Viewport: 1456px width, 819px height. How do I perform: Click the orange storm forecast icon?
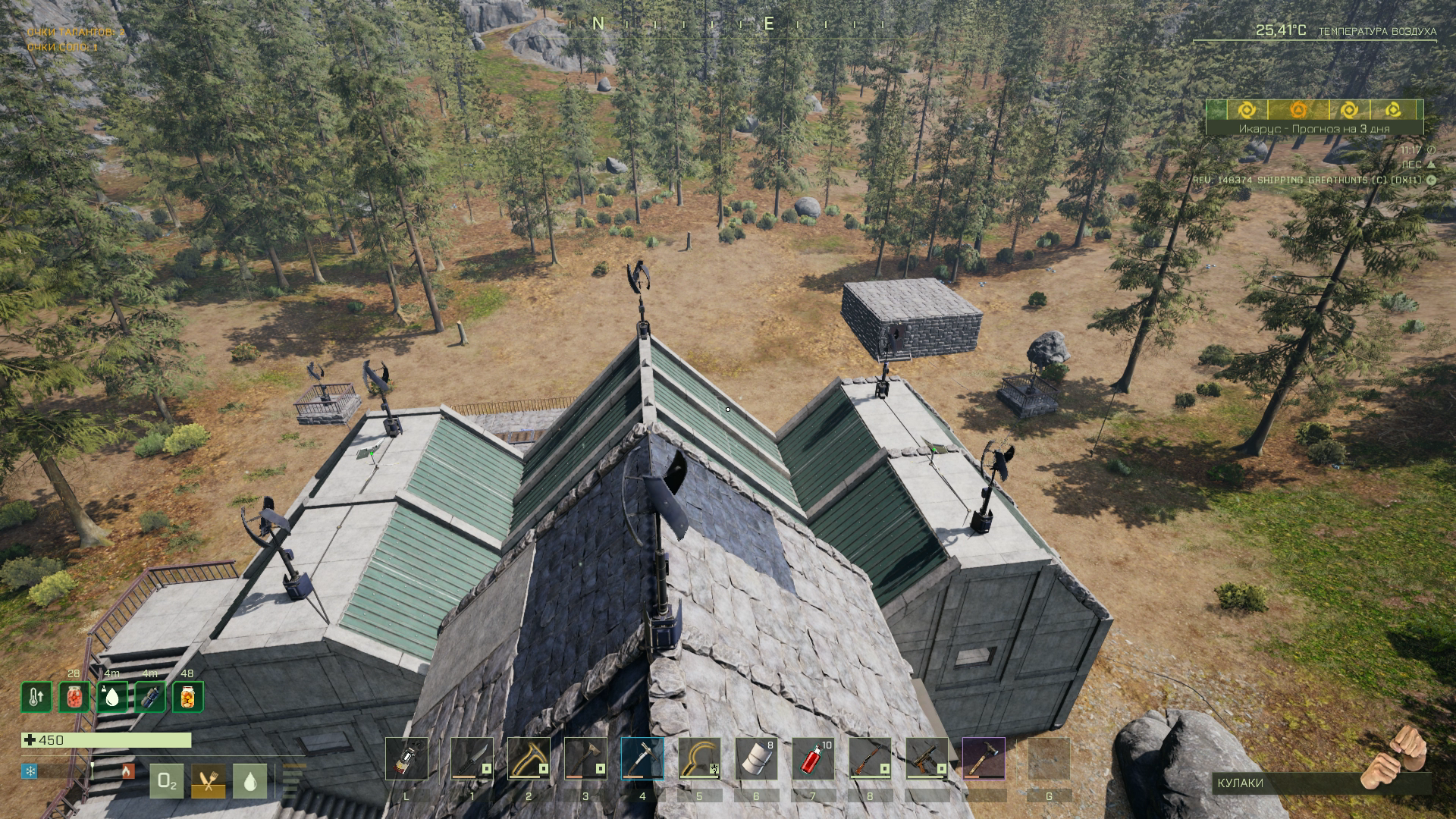pyautogui.click(x=1298, y=111)
